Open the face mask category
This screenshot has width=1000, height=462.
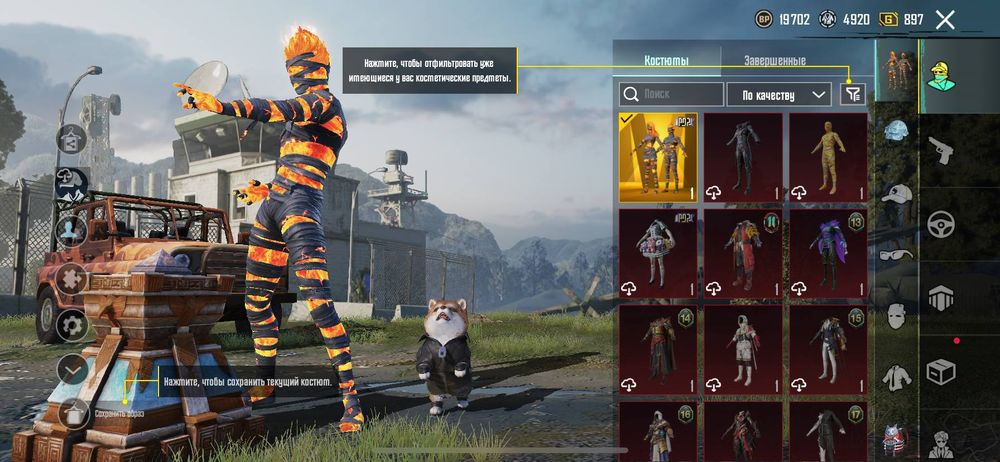tap(896, 315)
